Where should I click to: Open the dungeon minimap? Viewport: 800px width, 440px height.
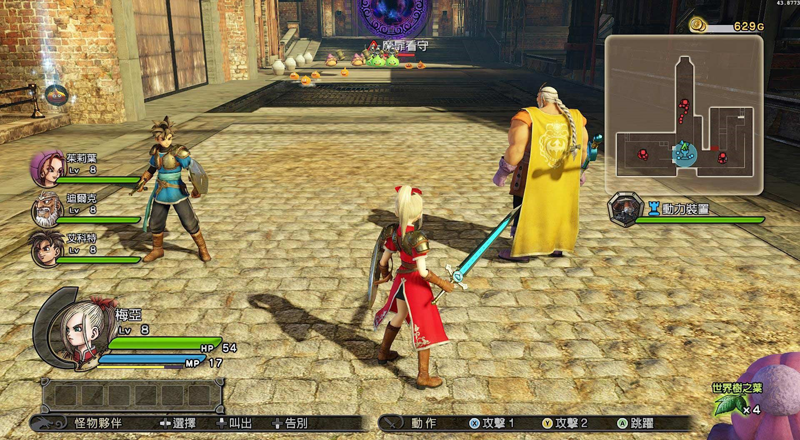tap(684, 114)
